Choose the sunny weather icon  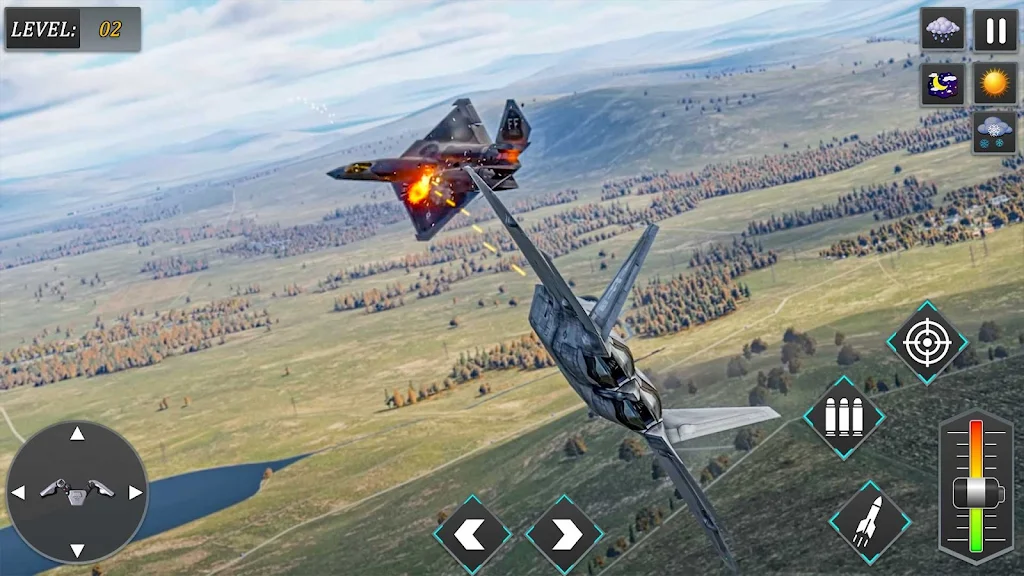click(x=995, y=84)
